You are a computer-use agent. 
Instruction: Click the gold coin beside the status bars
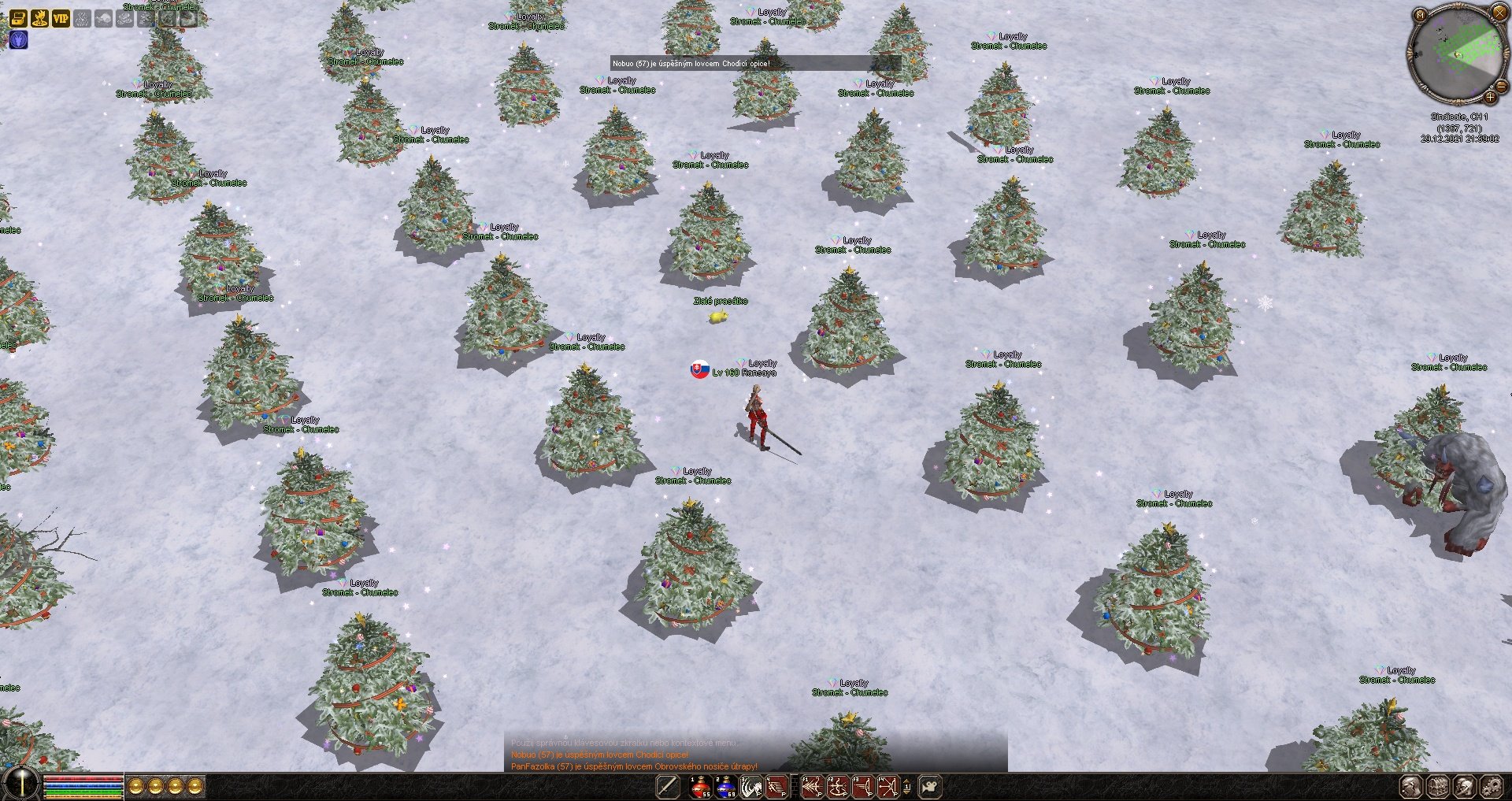pos(136,786)
